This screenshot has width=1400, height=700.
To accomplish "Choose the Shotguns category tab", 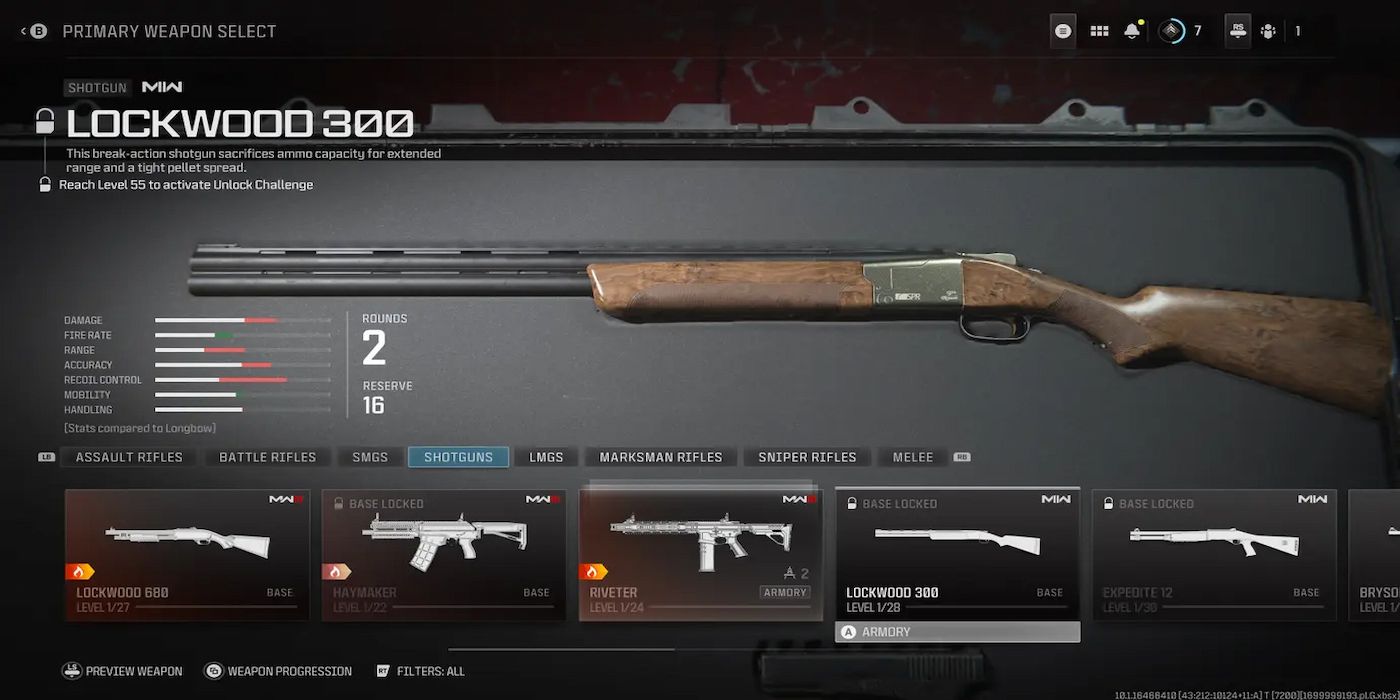I will [458, 457].
